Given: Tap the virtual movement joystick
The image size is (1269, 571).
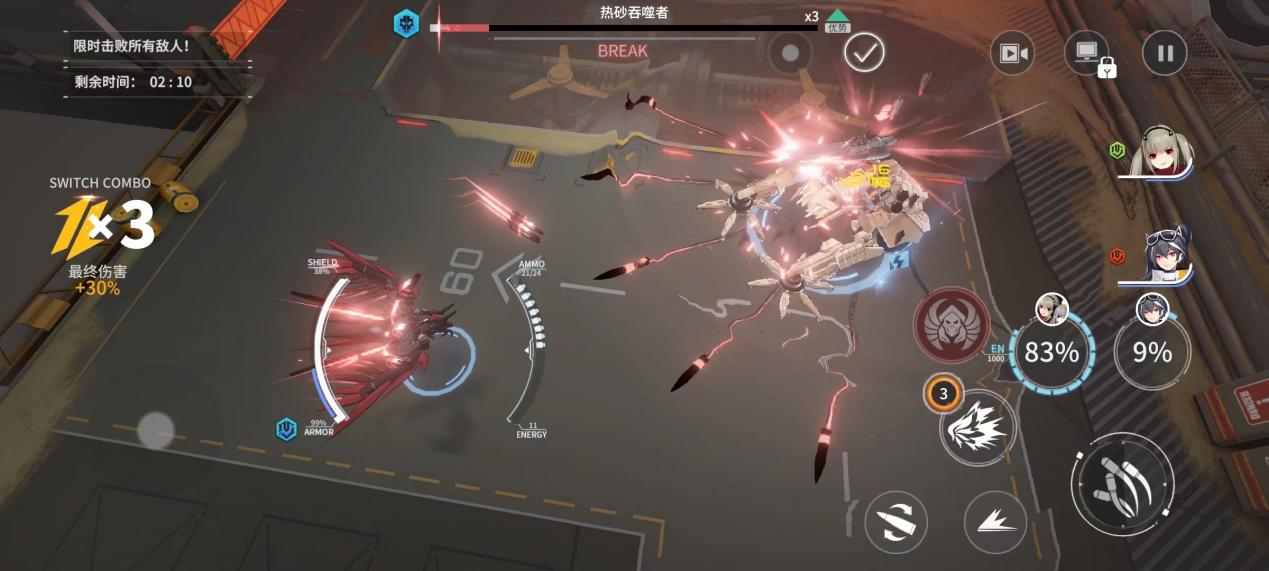Looking at the screenshot, I should 155,431.
